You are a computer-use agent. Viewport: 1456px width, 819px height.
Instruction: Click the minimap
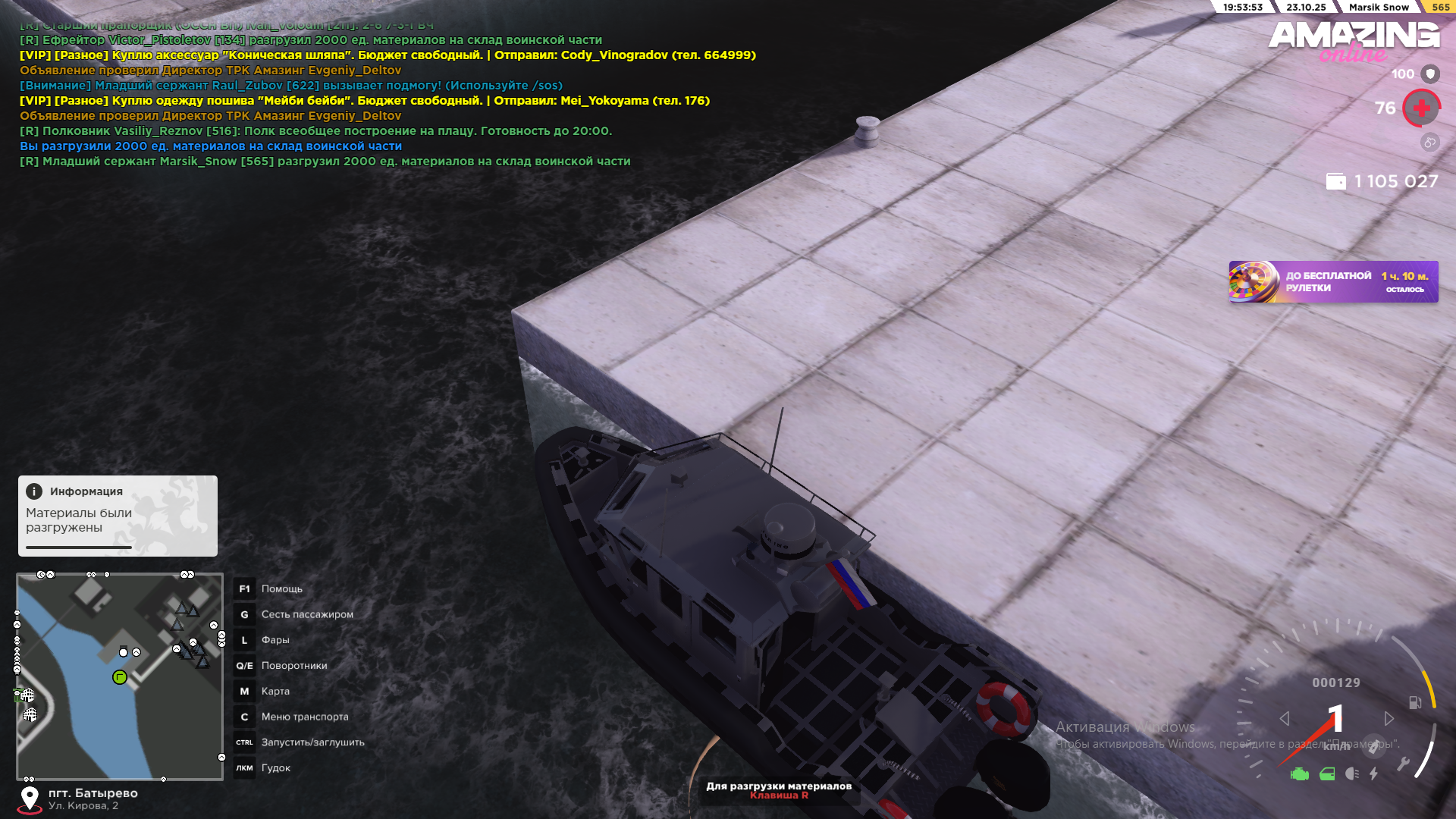(x=120, y=676)
